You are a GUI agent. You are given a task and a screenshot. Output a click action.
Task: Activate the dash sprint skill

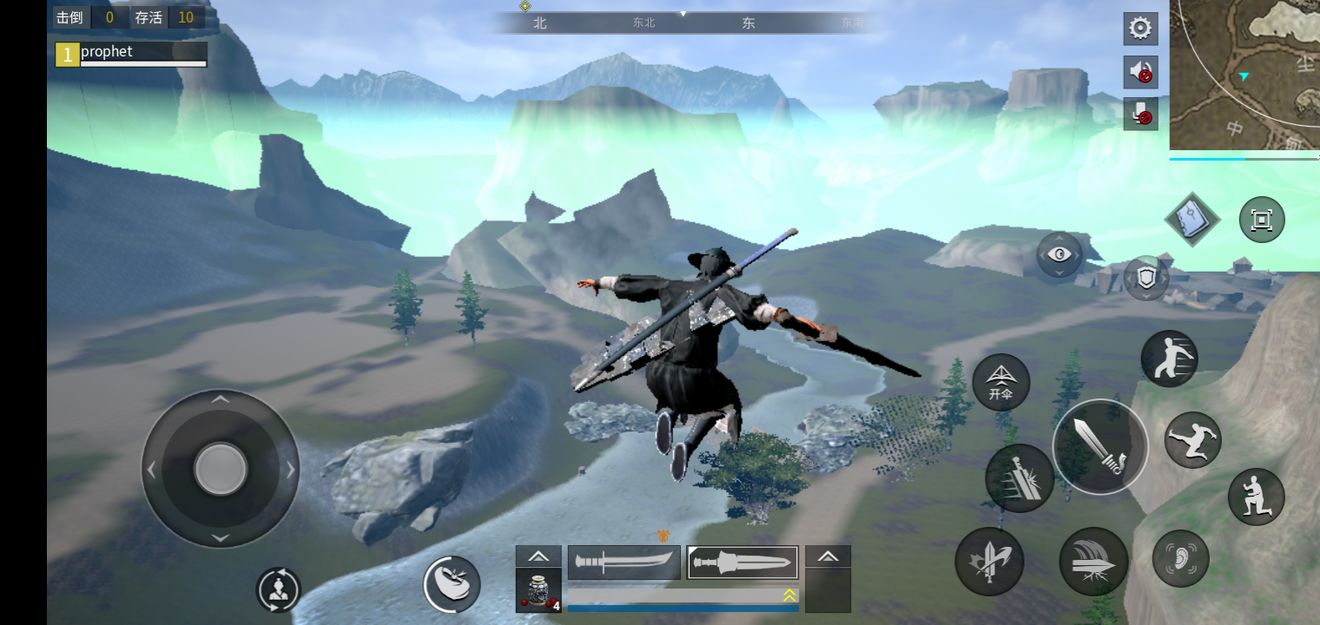pyautogui.click(x=1169, y=359)
